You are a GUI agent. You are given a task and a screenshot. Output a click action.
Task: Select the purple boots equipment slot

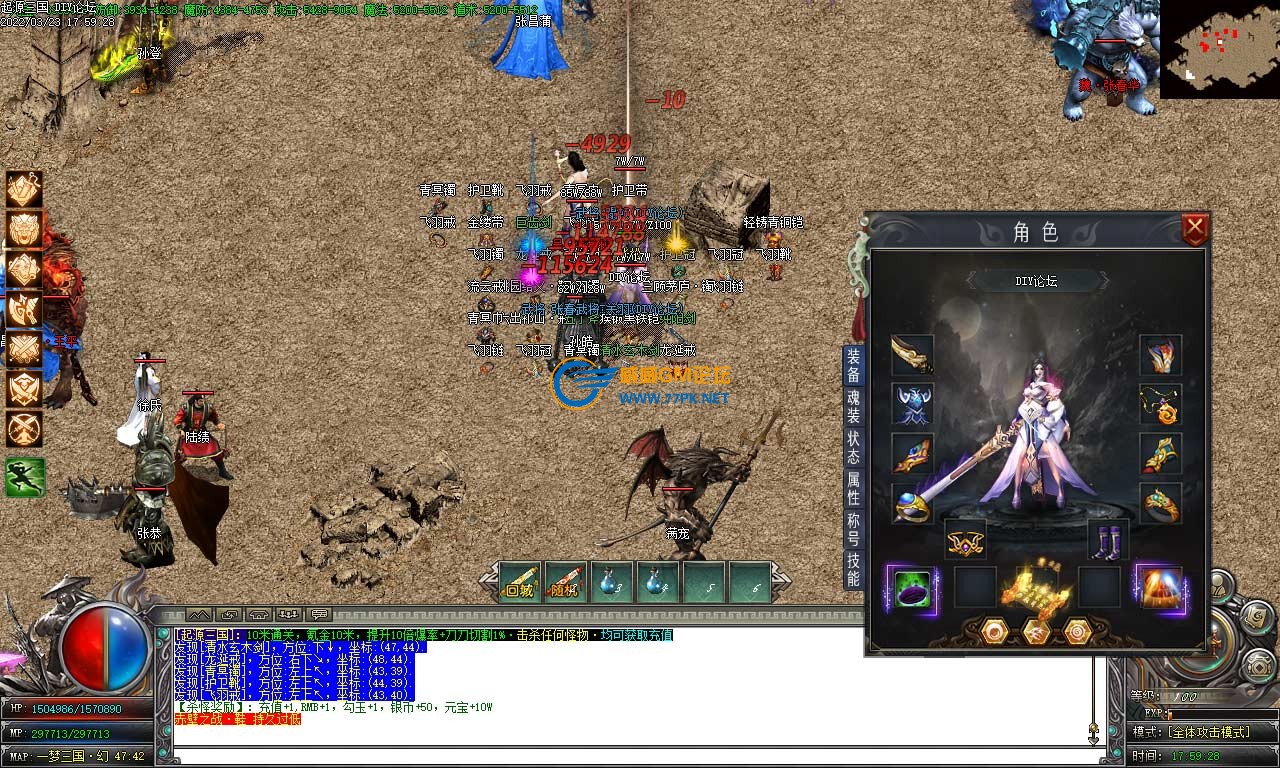point(1108,541)
